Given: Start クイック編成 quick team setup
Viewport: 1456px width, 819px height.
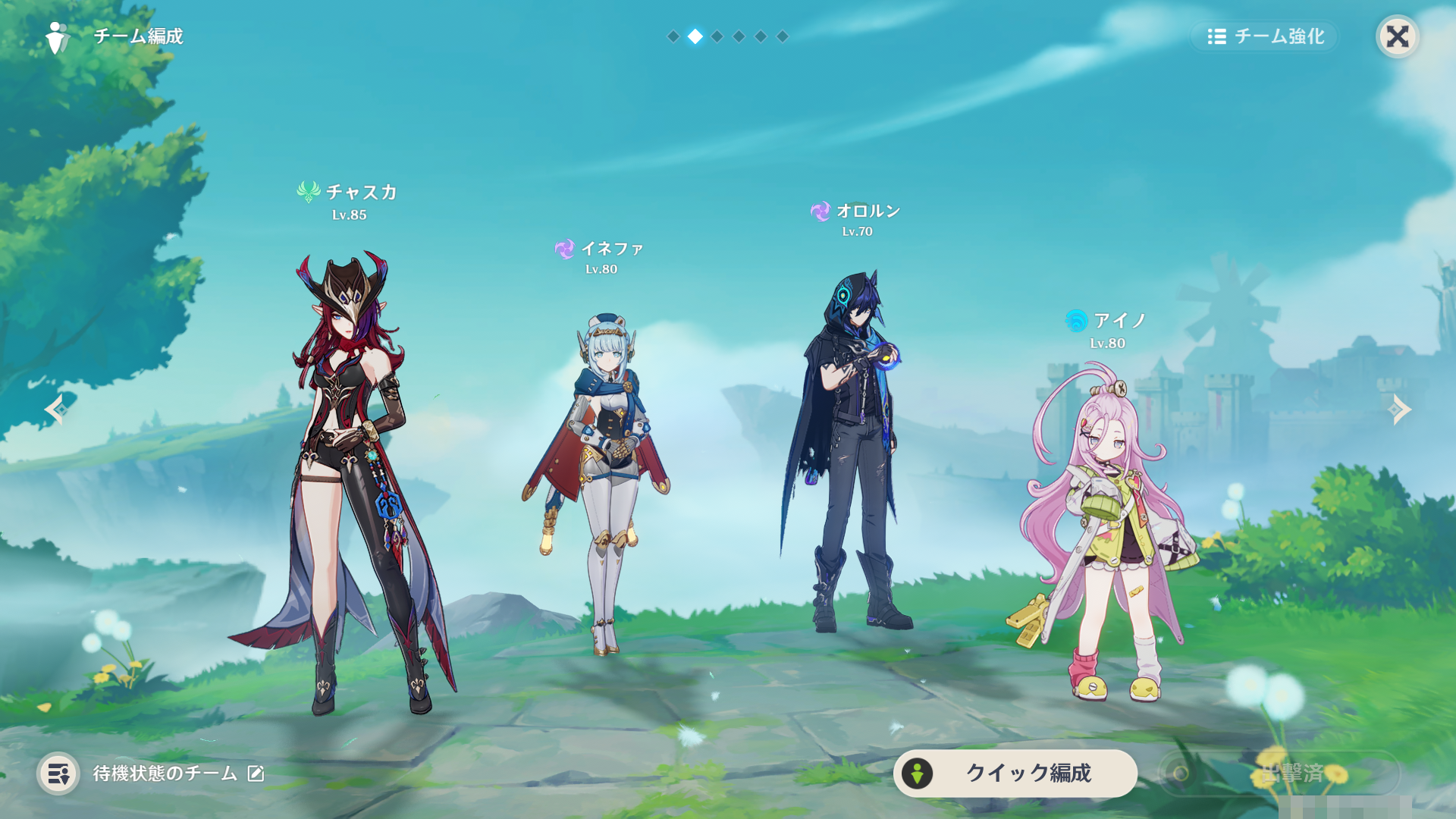Looking at the screenshot, I should click(1015, 773).
